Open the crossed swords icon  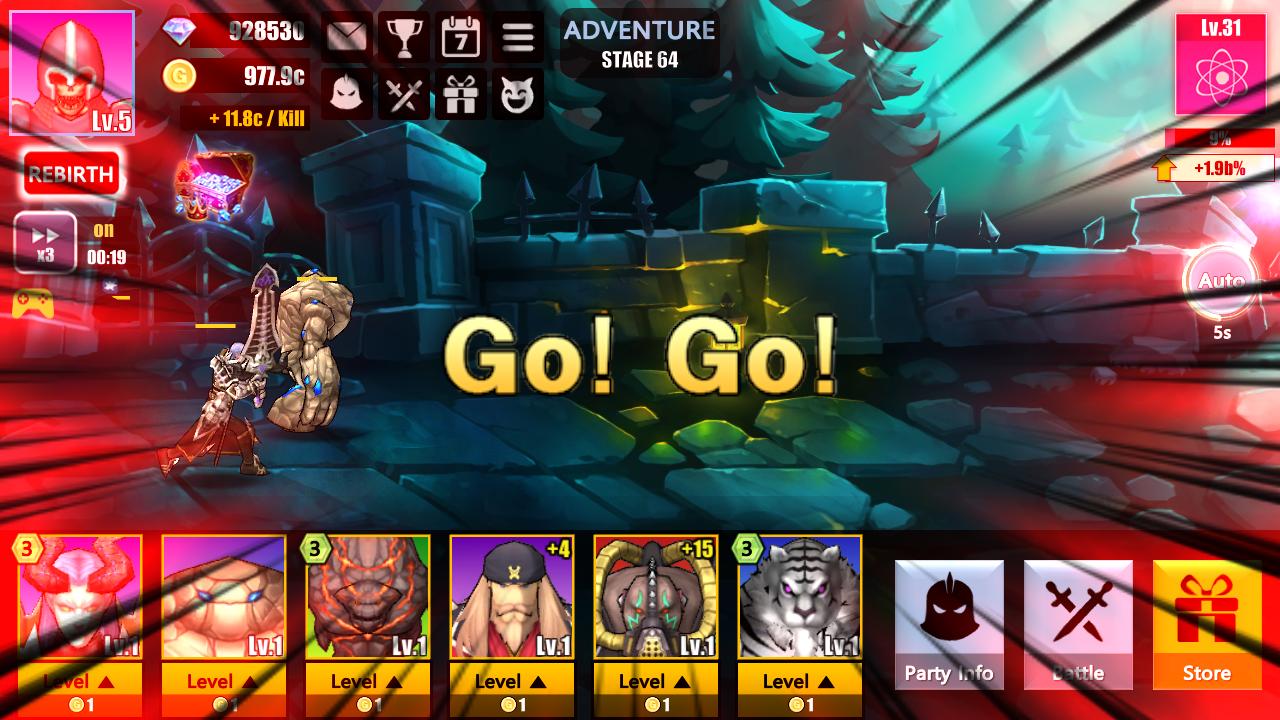point(404,95)
